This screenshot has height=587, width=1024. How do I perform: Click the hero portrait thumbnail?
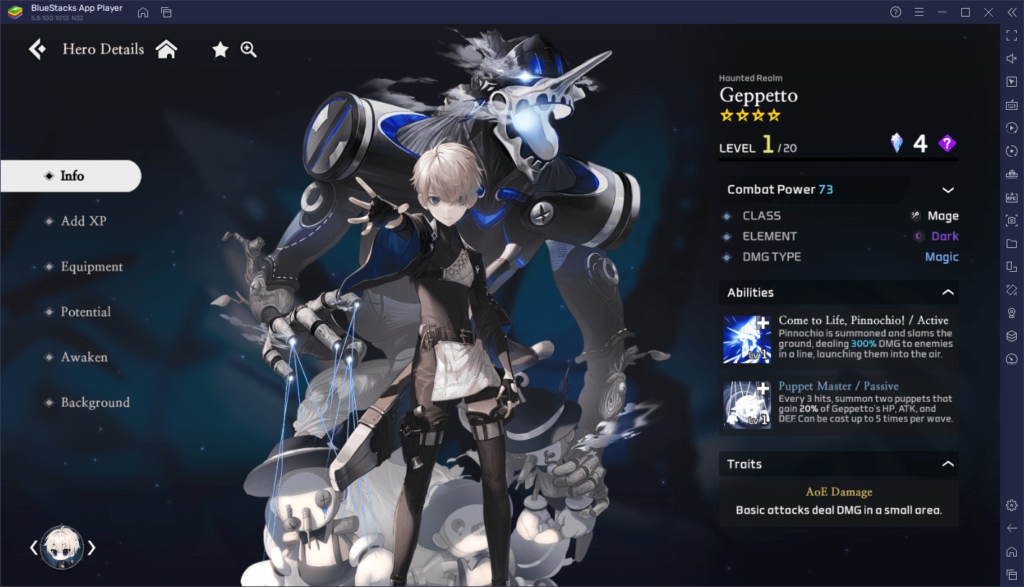pos(62,547)
